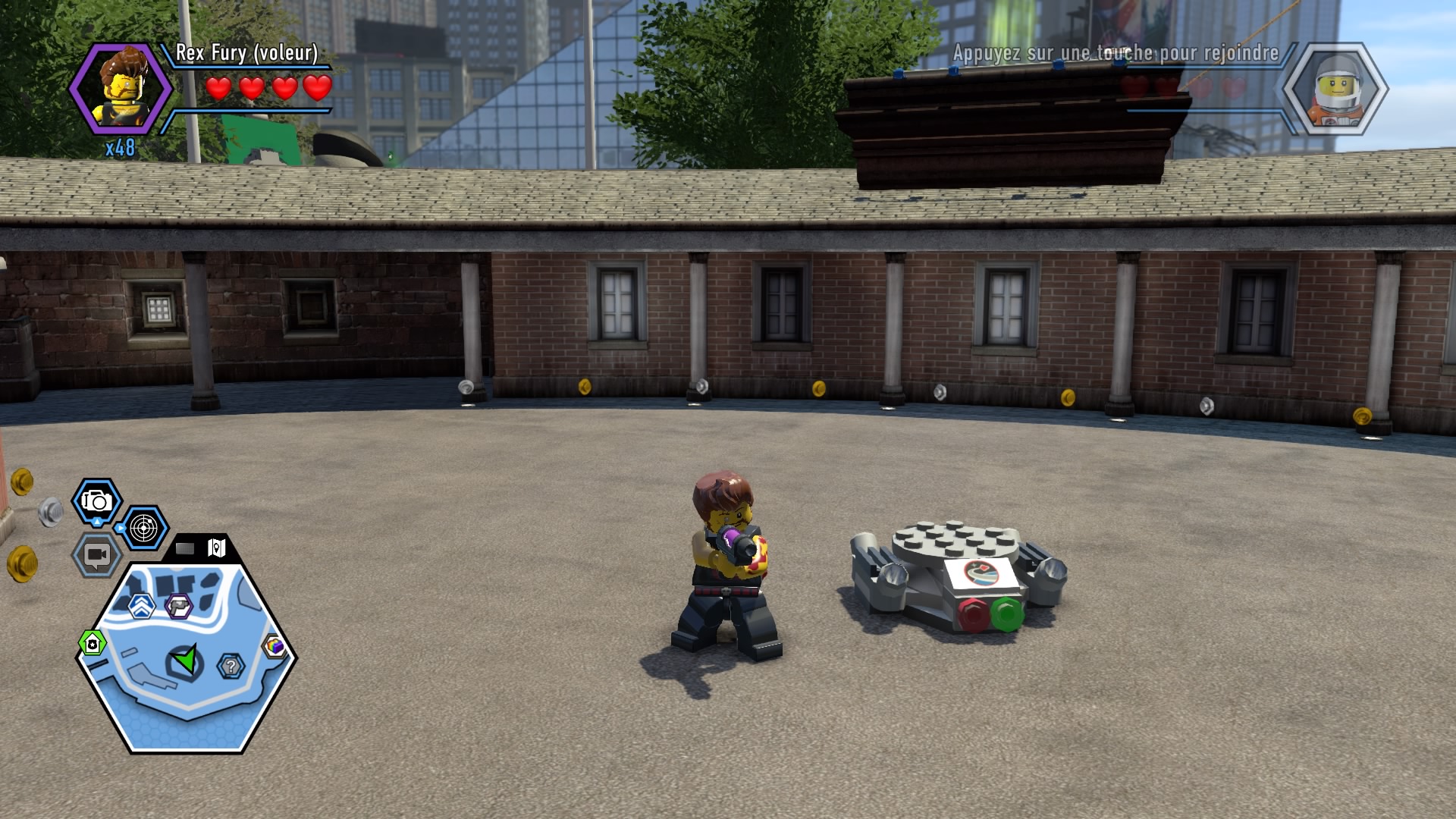This screenshot has height=819, width=1456.
Task: Open the camera photo mode icon
Action: [x=97, y=501]
